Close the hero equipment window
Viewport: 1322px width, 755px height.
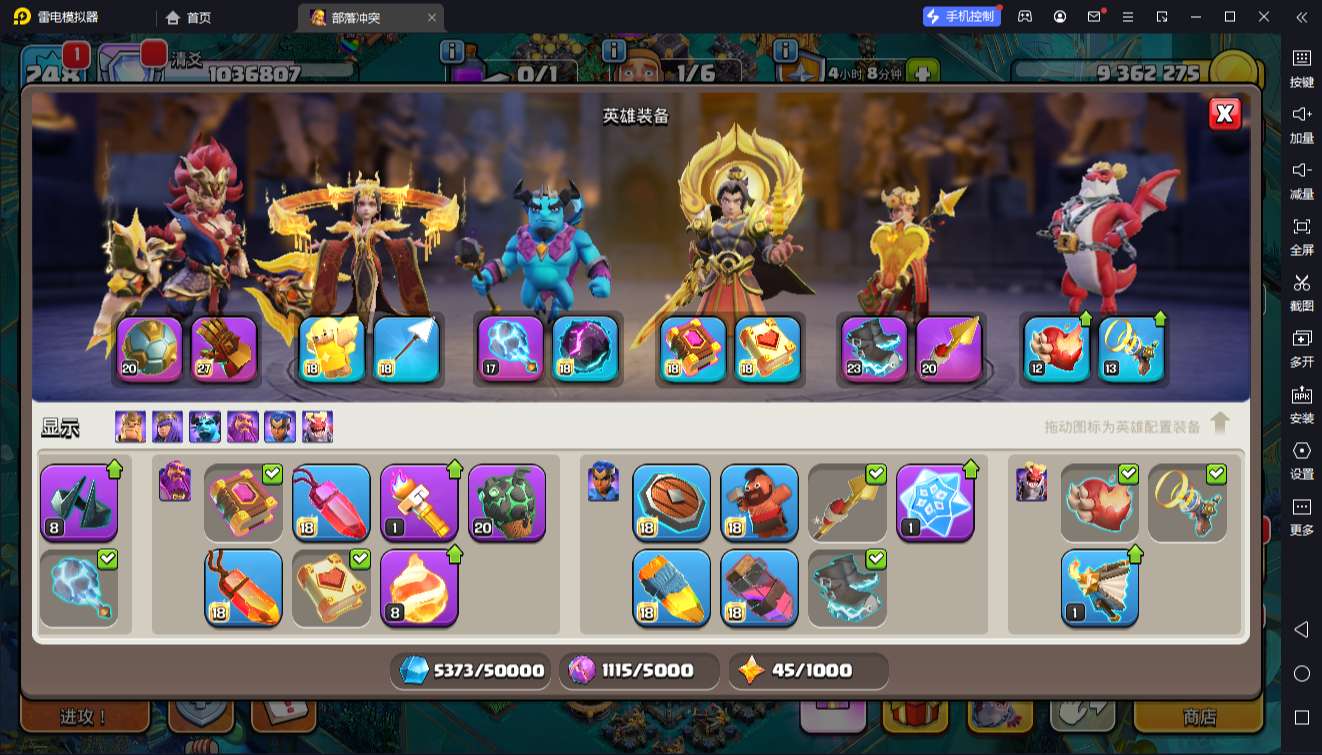point(1224,114)
